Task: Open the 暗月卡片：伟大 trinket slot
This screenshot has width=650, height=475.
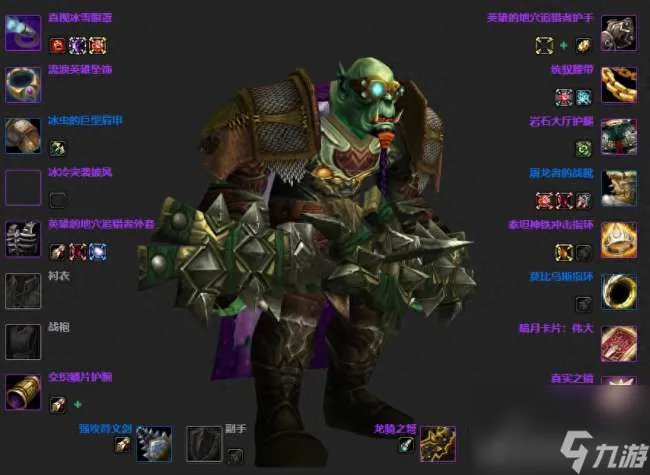Action: pyautogui.click(x=619, y=341)
